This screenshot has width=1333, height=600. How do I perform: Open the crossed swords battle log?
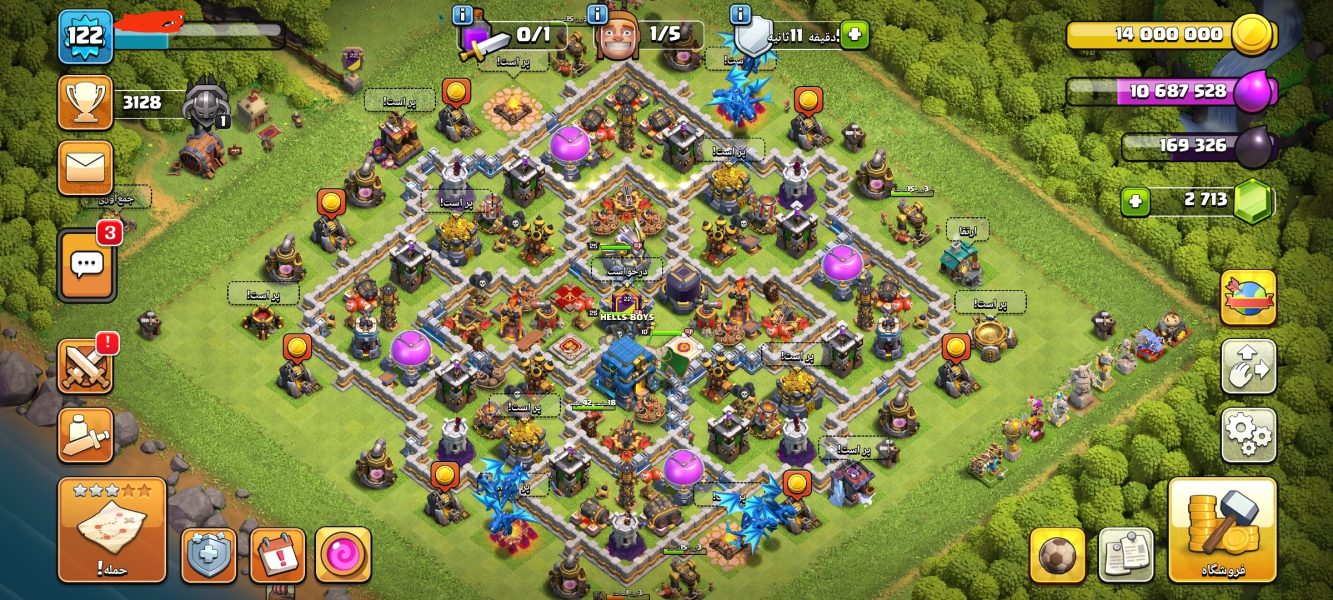(x=86, y=366)
